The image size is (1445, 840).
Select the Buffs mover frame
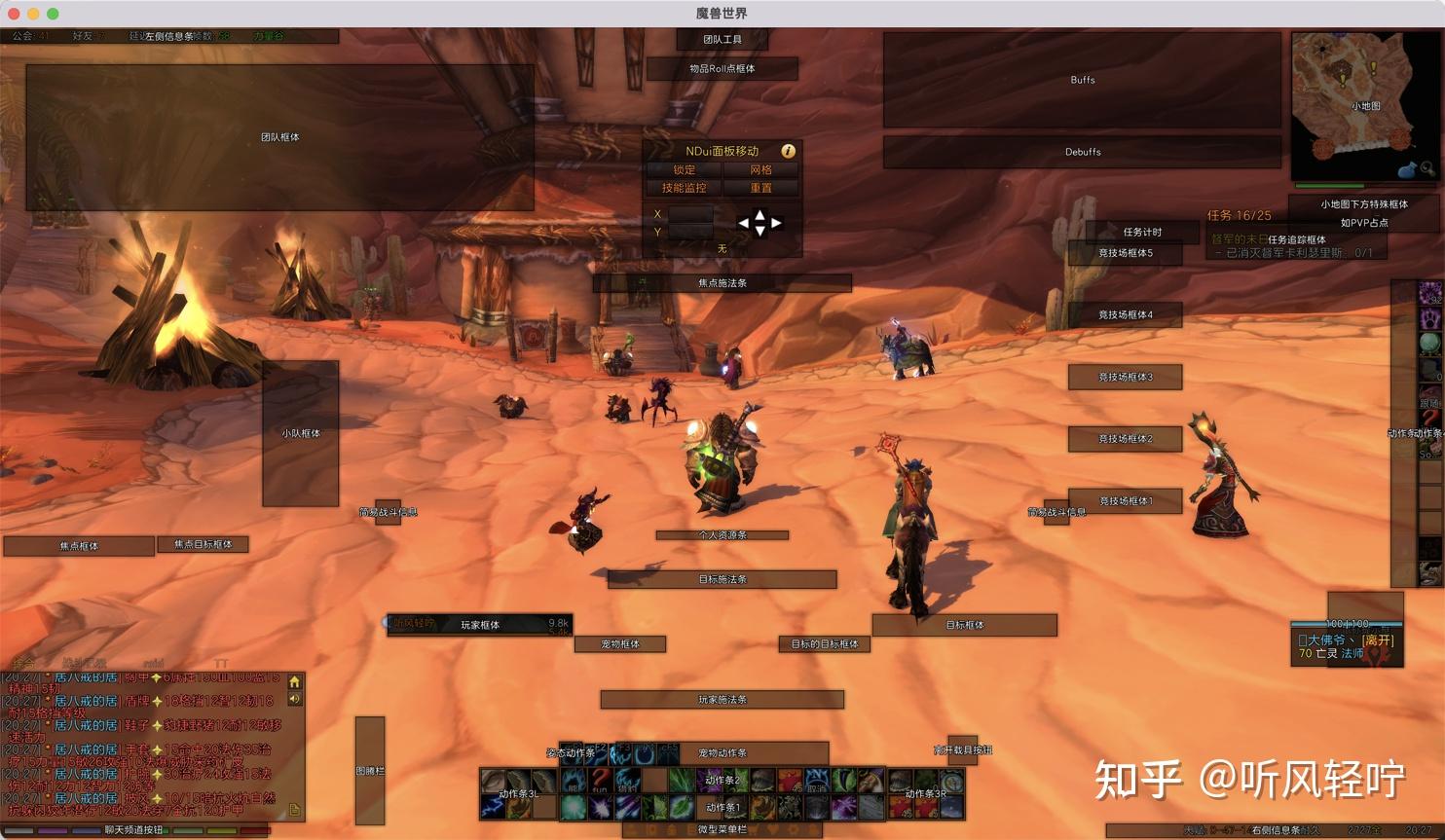pyautogui.click(x=1082, y=80)
